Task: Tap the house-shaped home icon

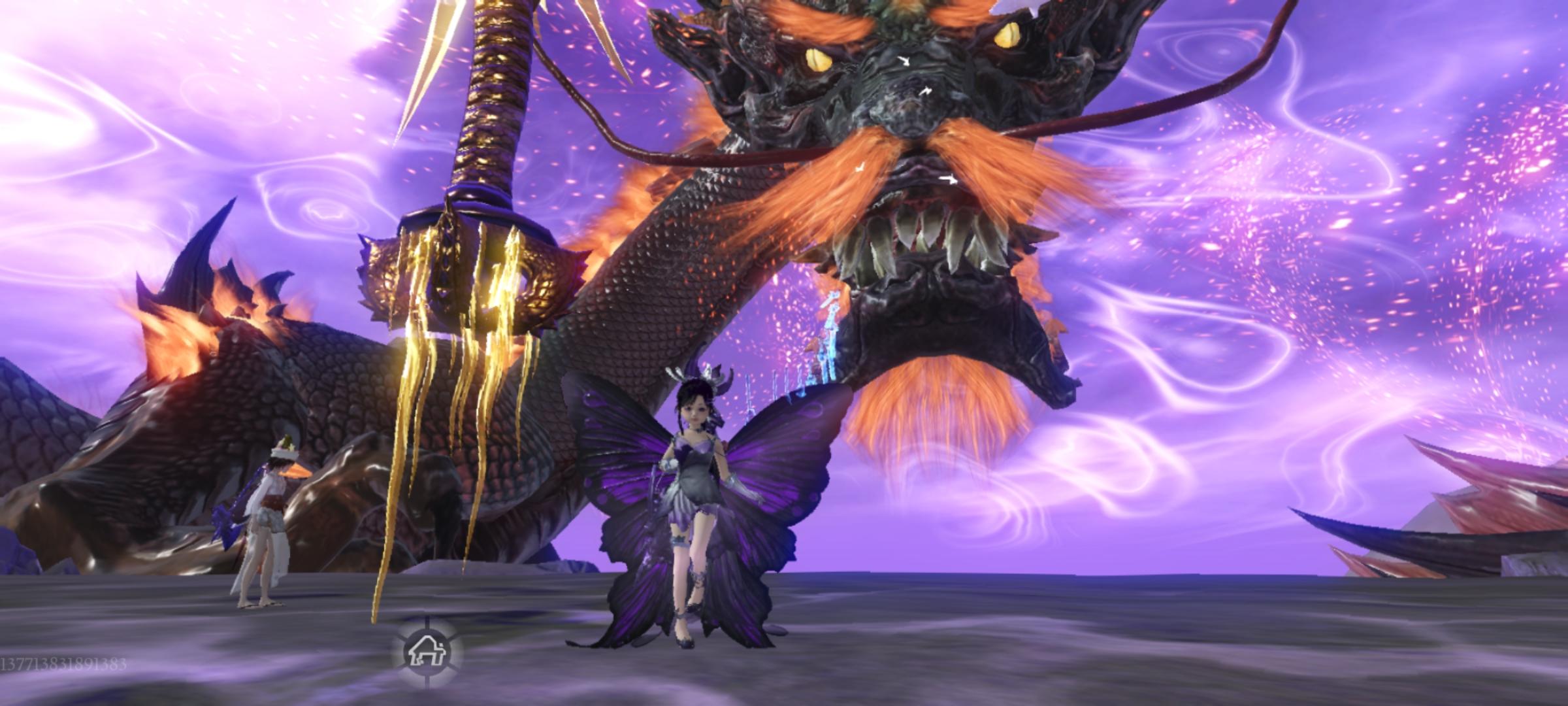Action: (x=425, y=651)
